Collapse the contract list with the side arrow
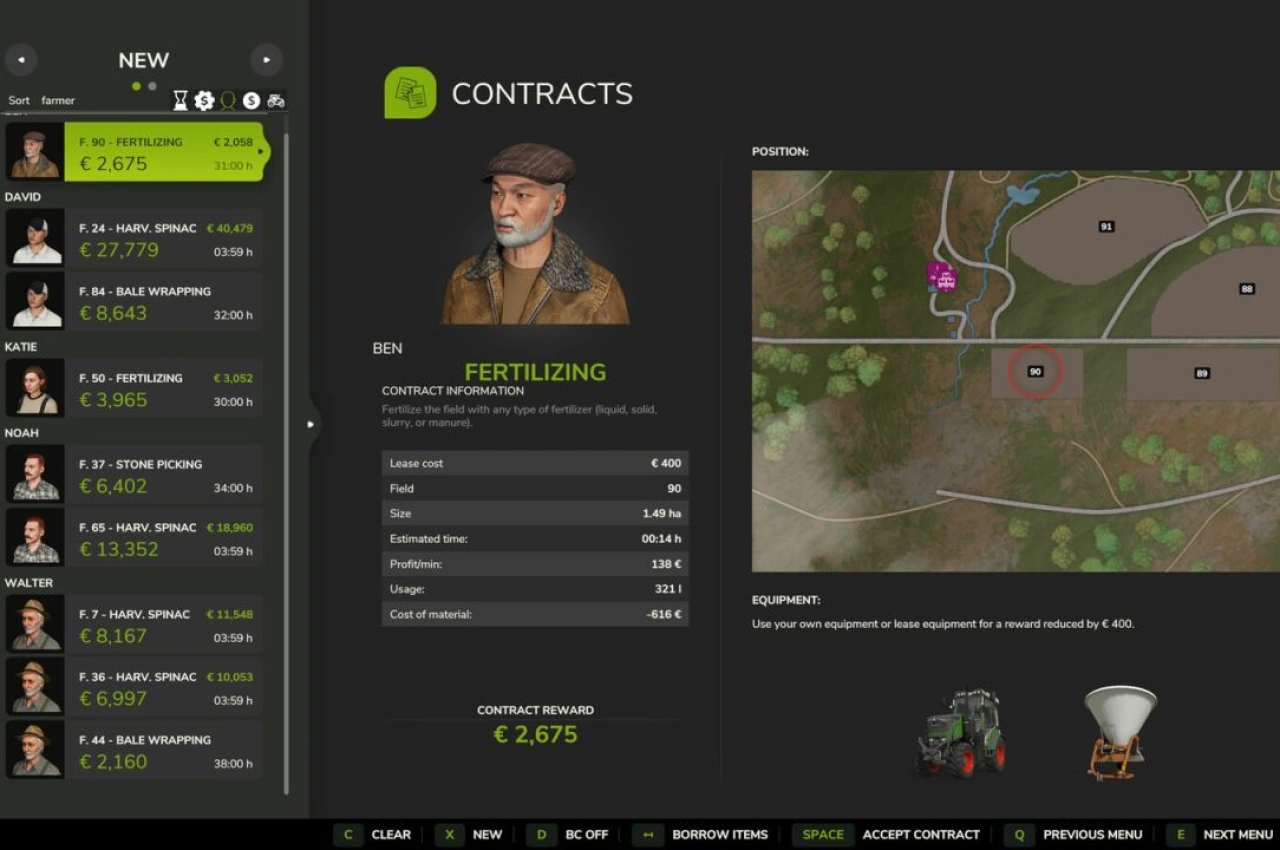 (x=311, y=424)
